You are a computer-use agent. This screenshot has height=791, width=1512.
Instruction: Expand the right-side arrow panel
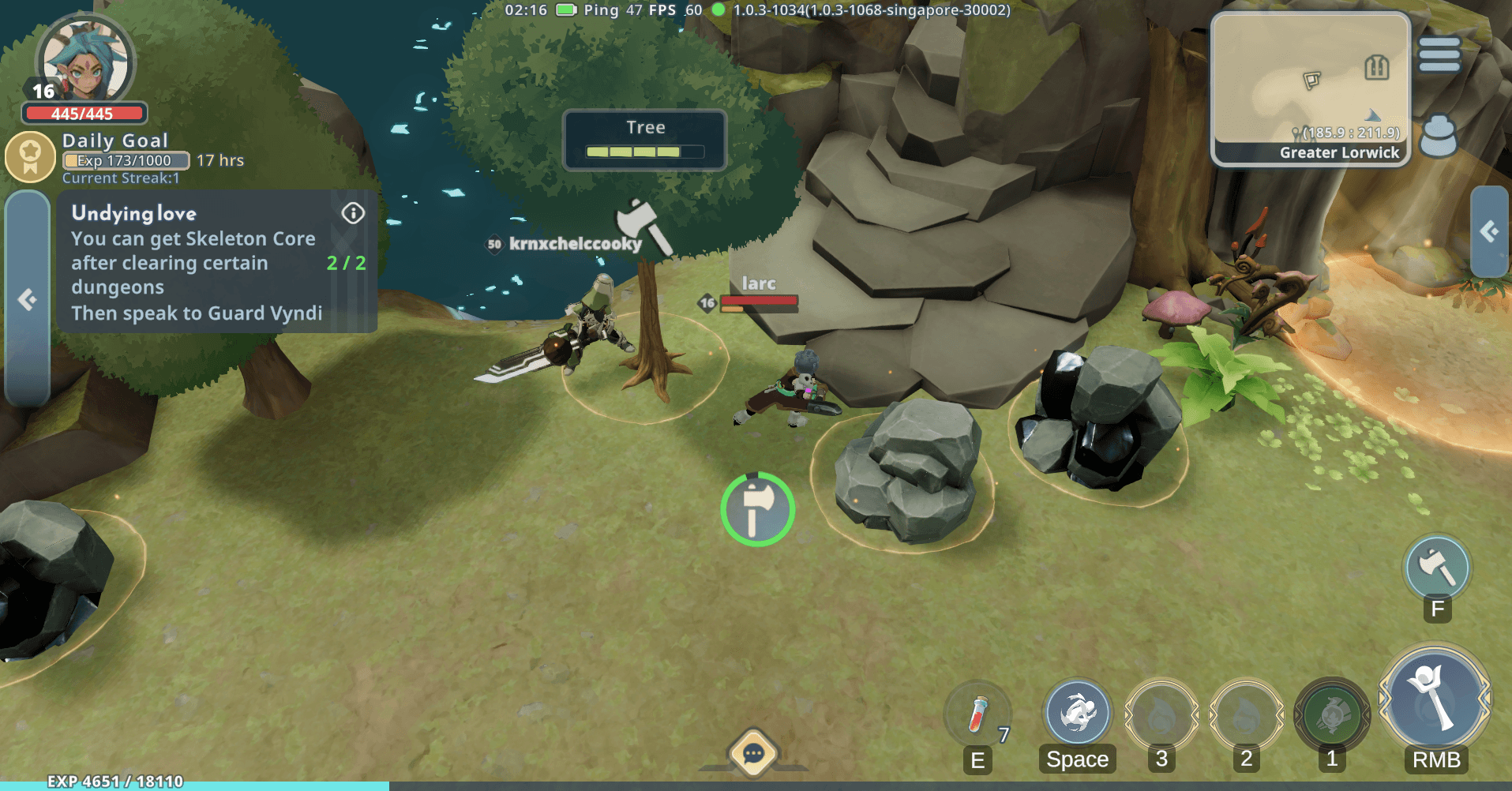[x=1489, y=231]
